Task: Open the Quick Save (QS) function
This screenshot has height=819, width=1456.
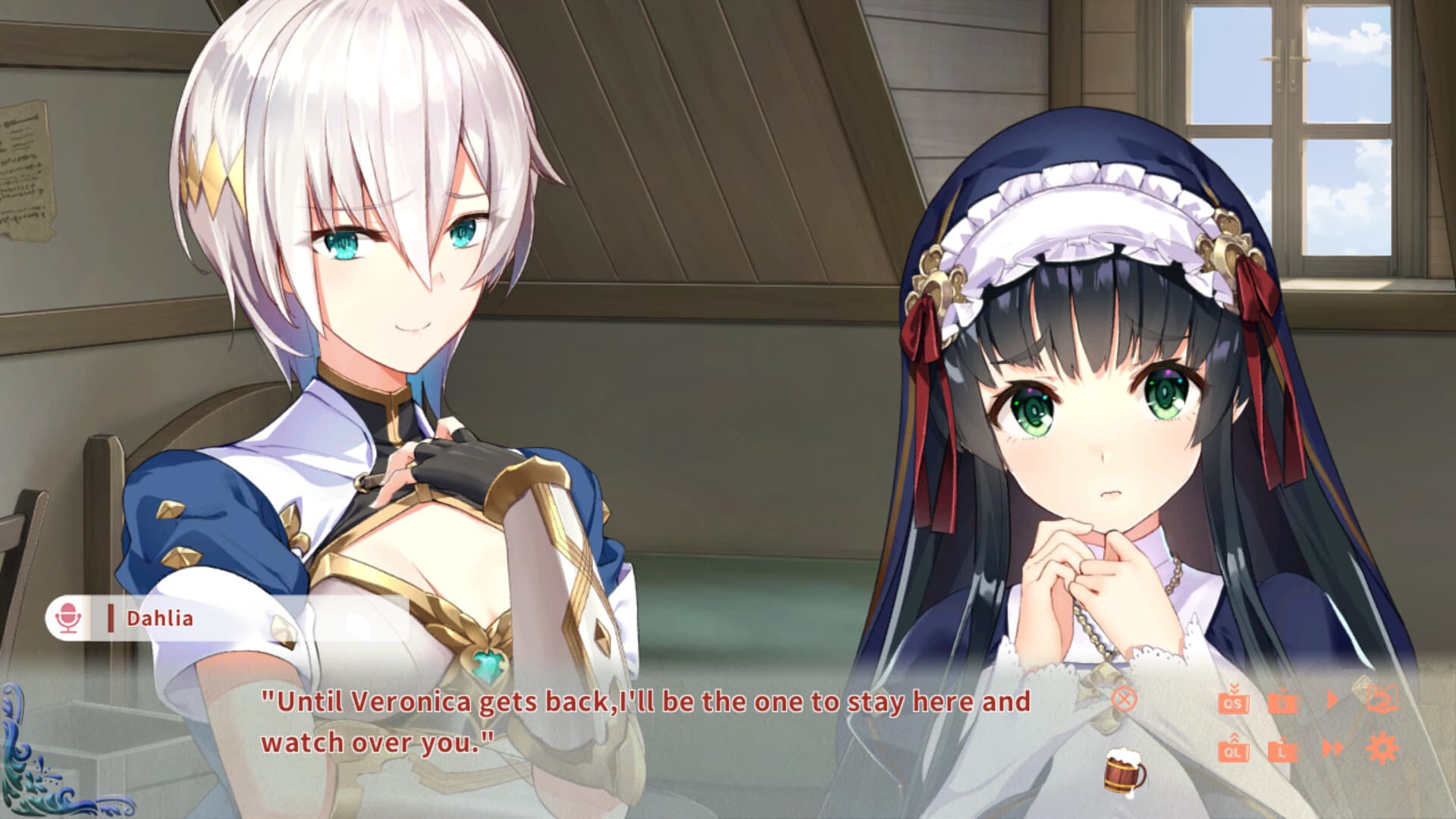Action: [1233, 703]
